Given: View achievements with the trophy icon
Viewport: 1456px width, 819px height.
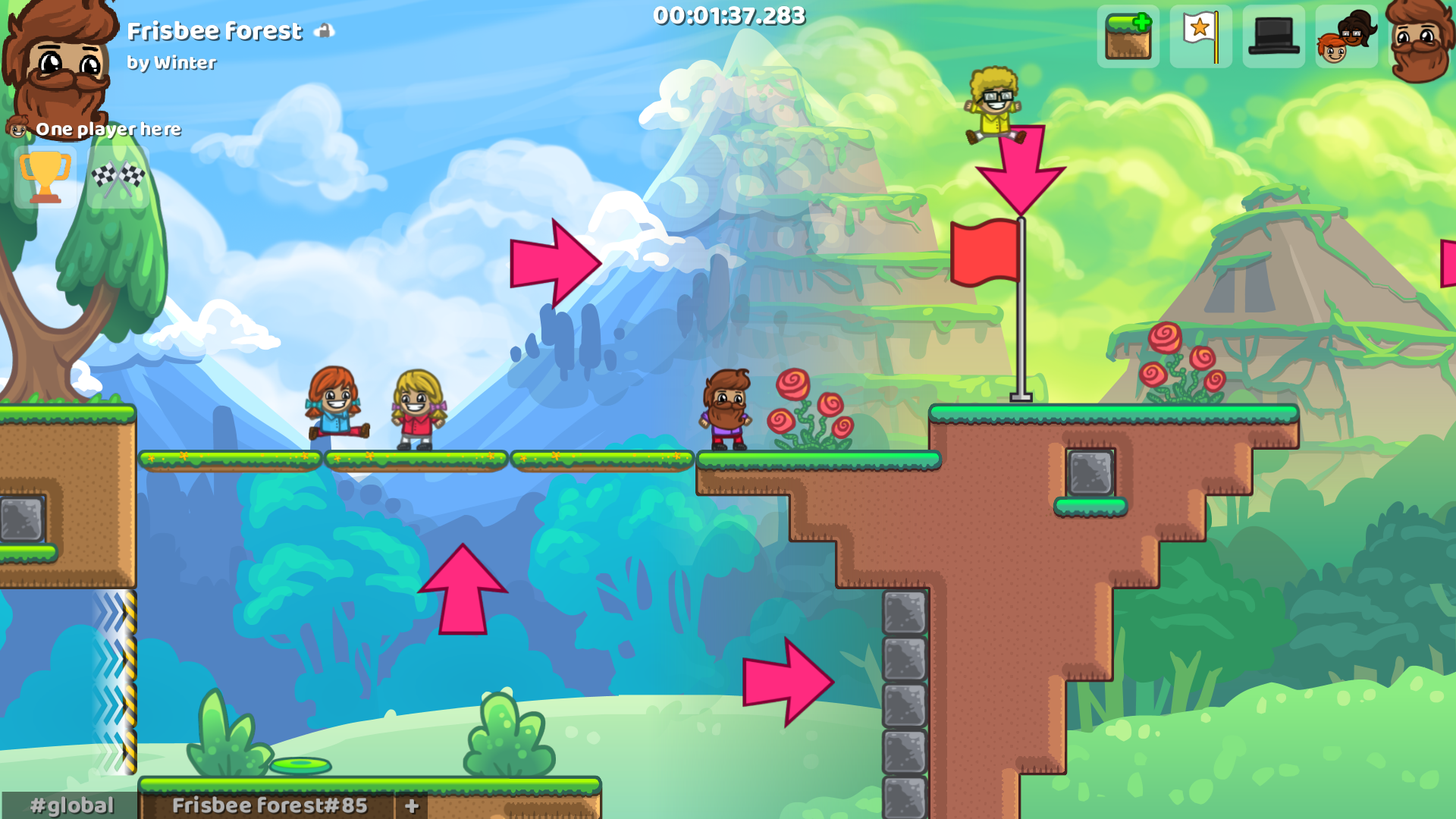Looking at the screenshot, I should (45, 176).
